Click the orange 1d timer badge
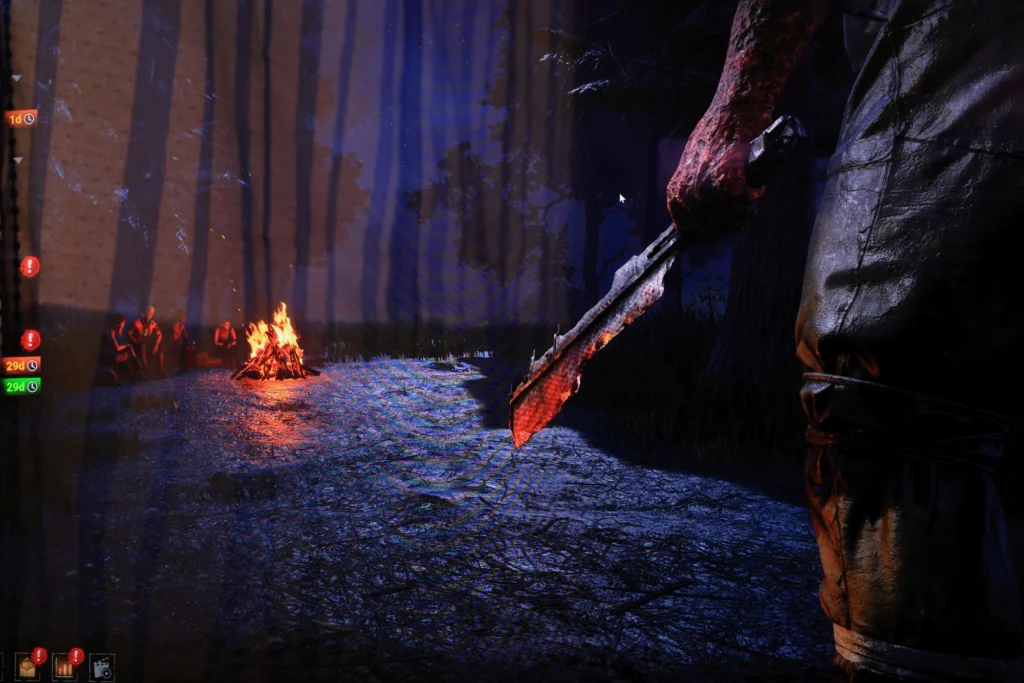The width and height of the screenshot is (1024, 683). pyautogui.click(x=21, y=118)
